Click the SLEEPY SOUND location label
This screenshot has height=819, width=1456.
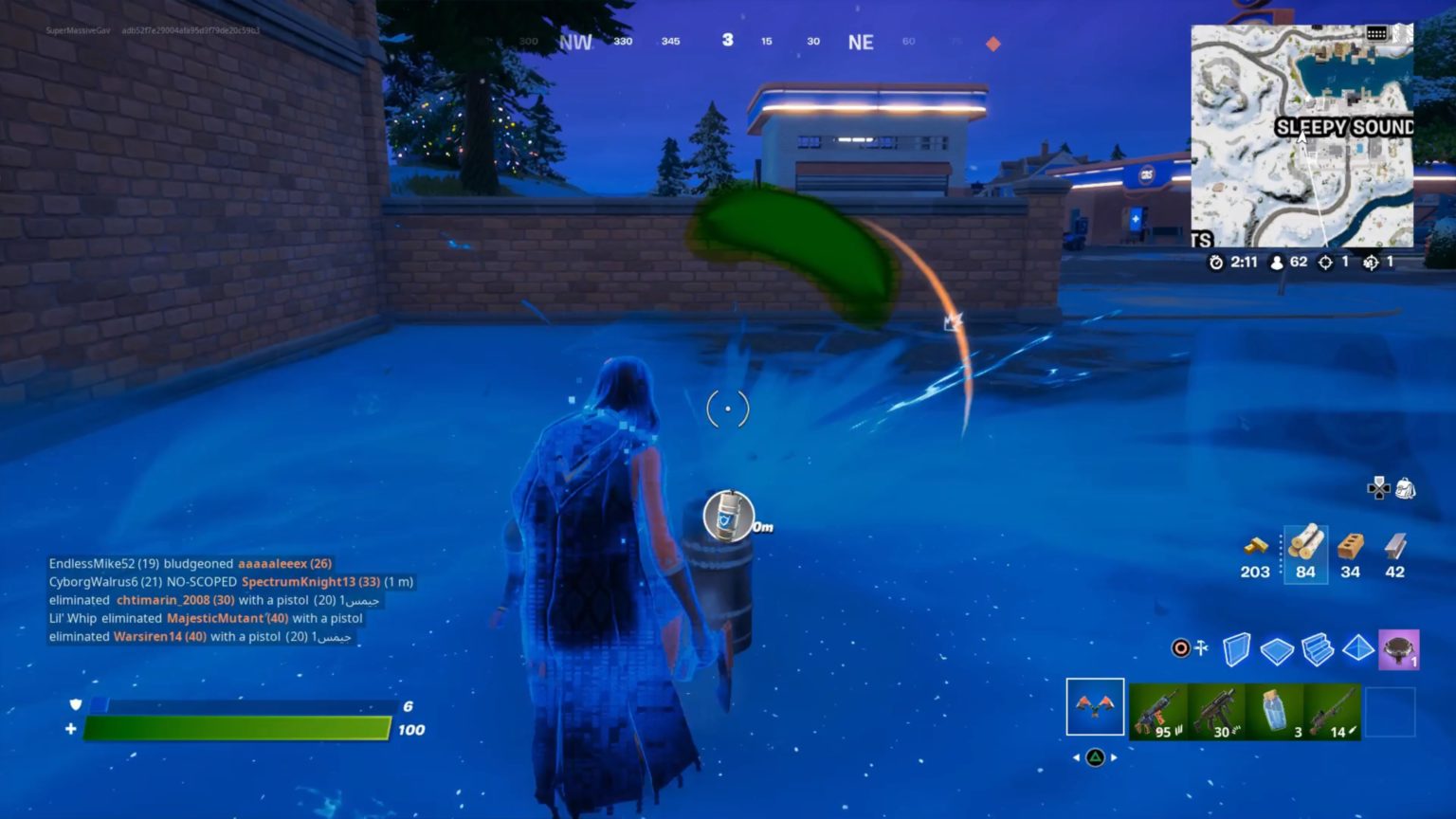tap(1343, 124)
